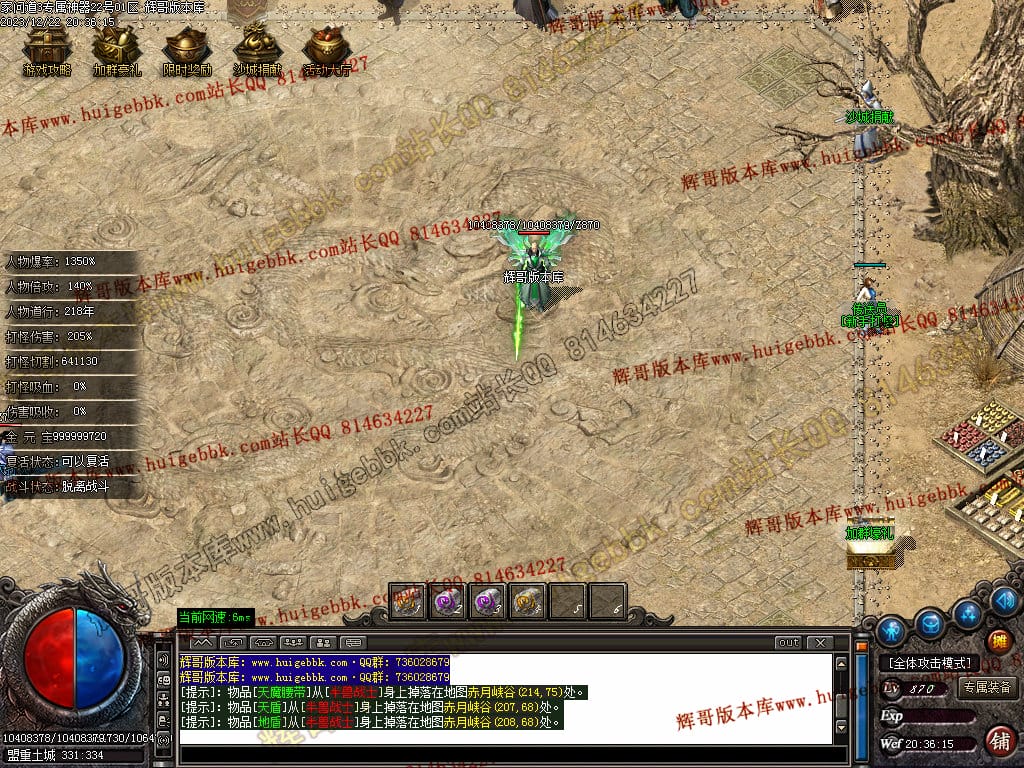The image size is (1024, 768).
Task: Use the fourth hotbar golden scroll item
Action: 527,601
